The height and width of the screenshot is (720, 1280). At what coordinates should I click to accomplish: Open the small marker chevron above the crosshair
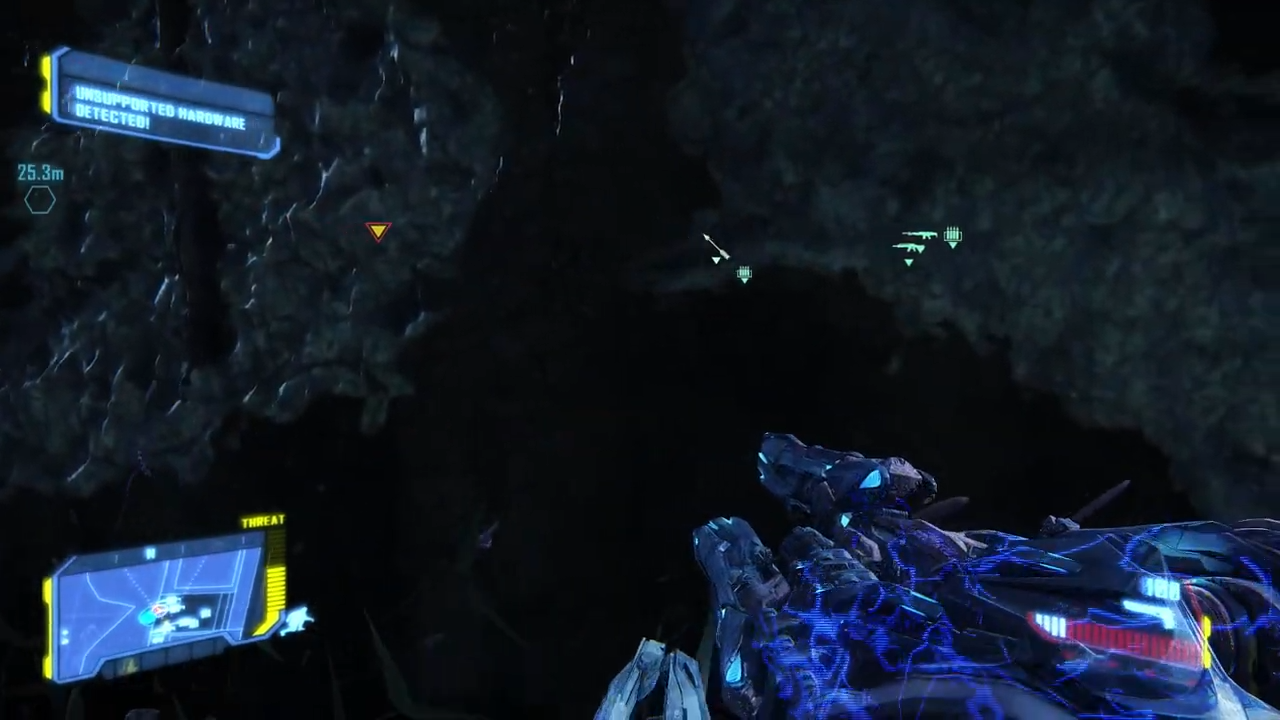(716, 260)
